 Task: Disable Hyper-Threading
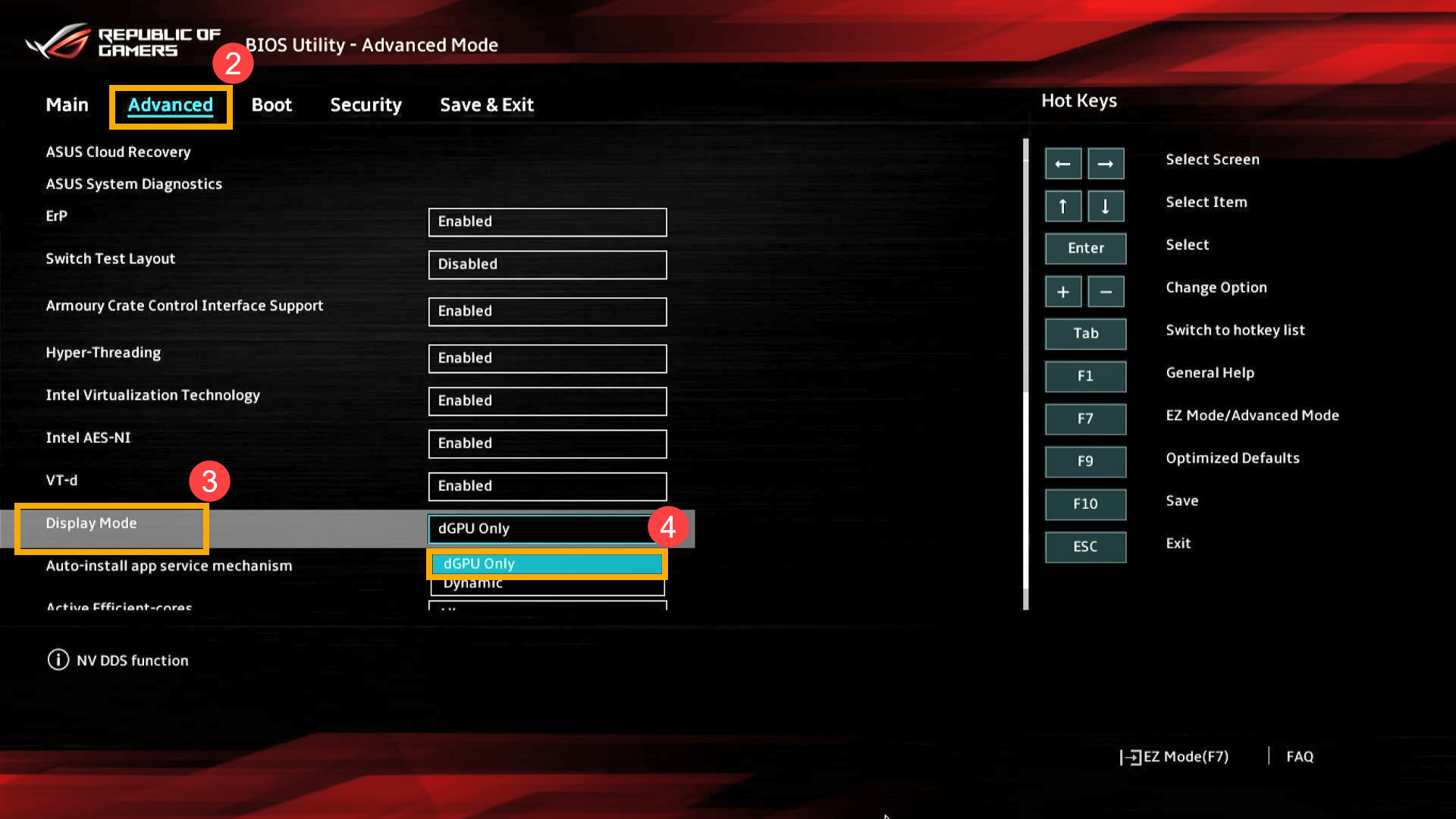point(547,358)
